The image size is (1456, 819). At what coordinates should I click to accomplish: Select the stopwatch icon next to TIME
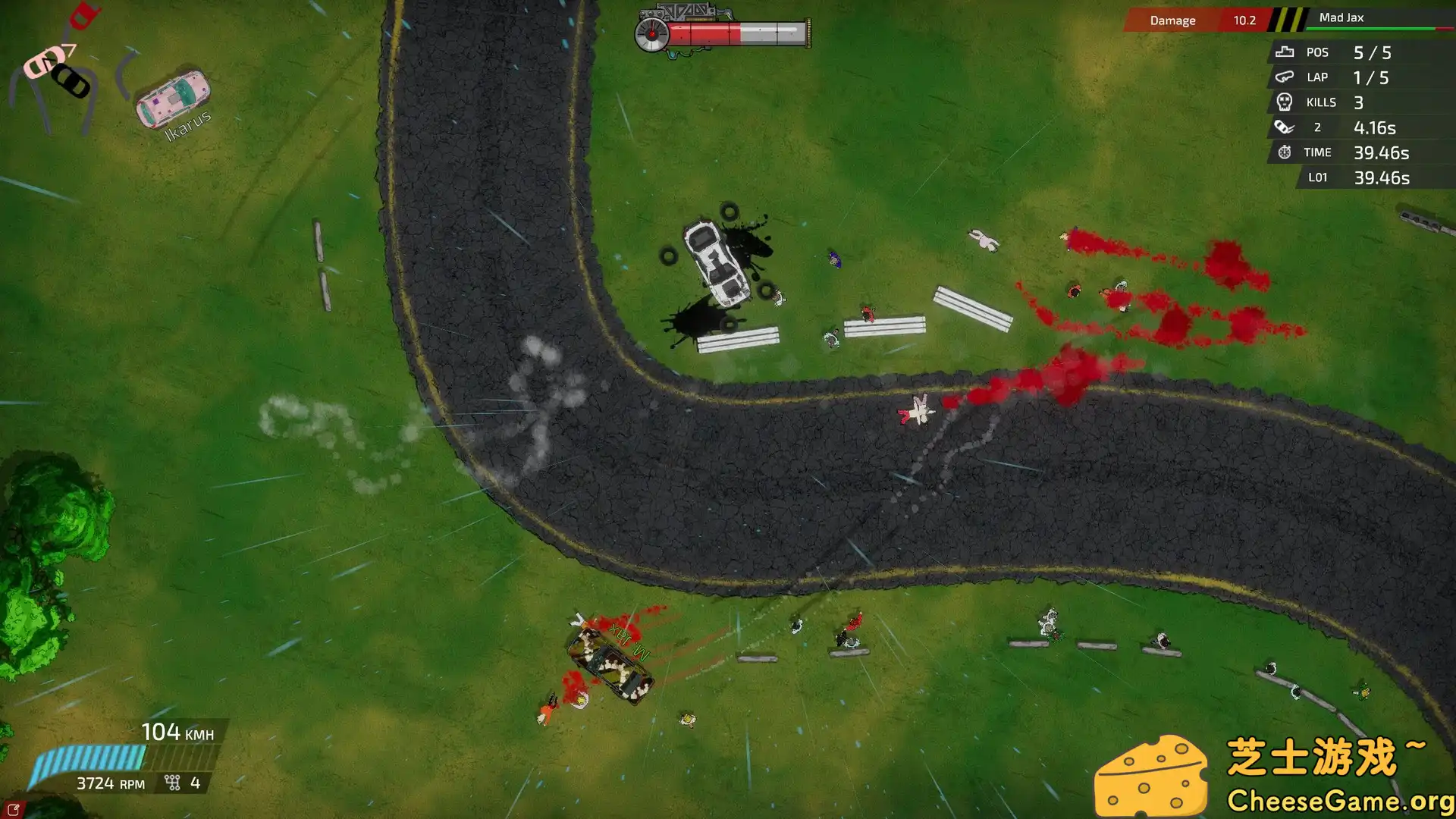click(x=1284, y=152)
